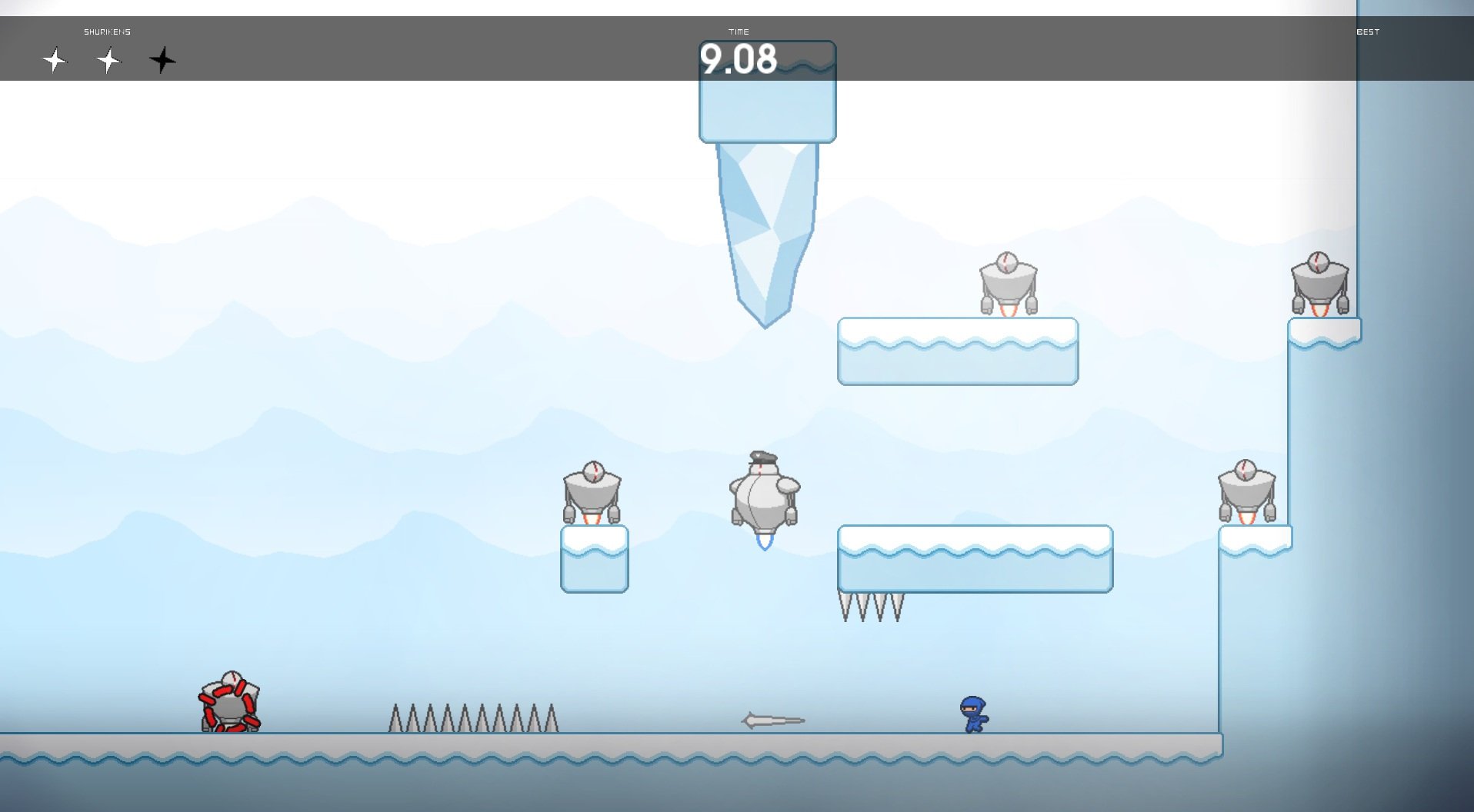This screenshot has width=1474, height=812.
Task: Click the spikes under the long floating platform
Action: pyautogui.click(x=872, y=607)
